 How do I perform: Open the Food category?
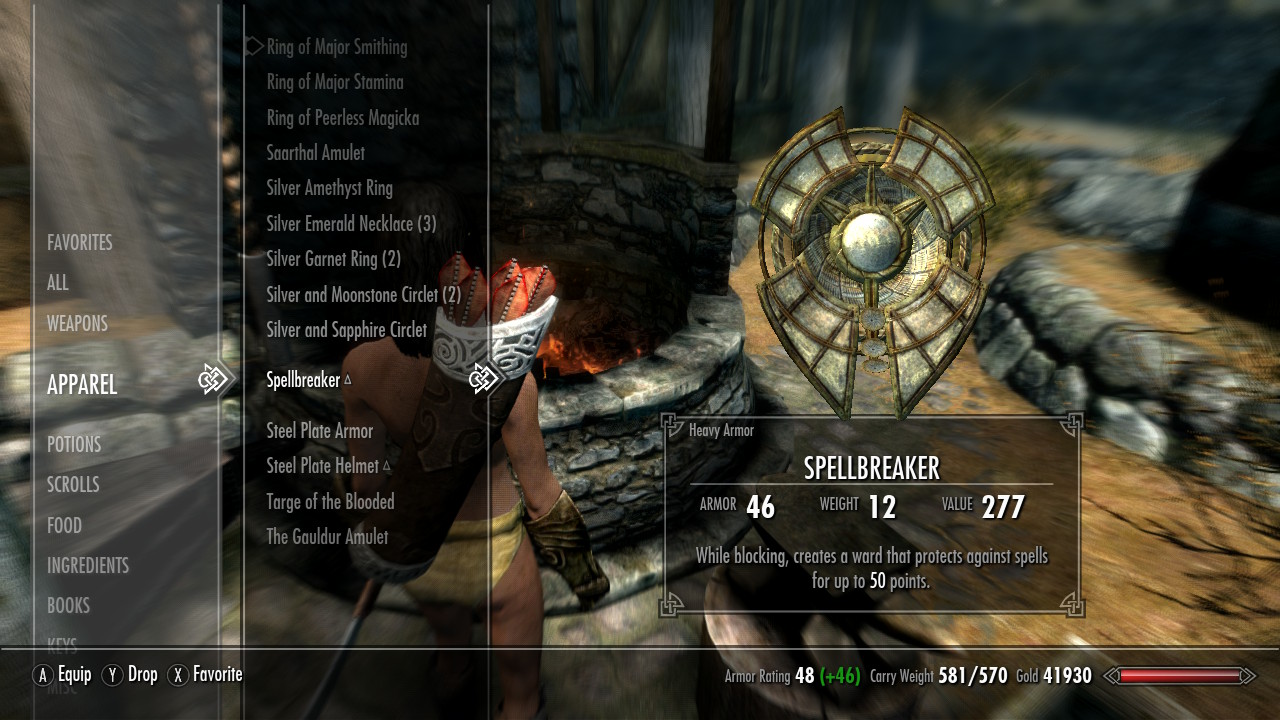64,525
